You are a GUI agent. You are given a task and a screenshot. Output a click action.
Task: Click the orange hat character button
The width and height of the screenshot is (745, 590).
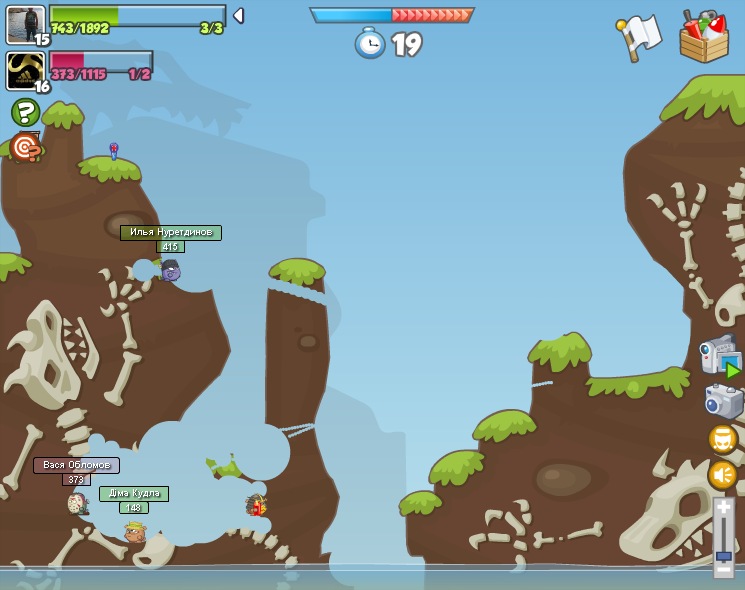click(723, 439)
